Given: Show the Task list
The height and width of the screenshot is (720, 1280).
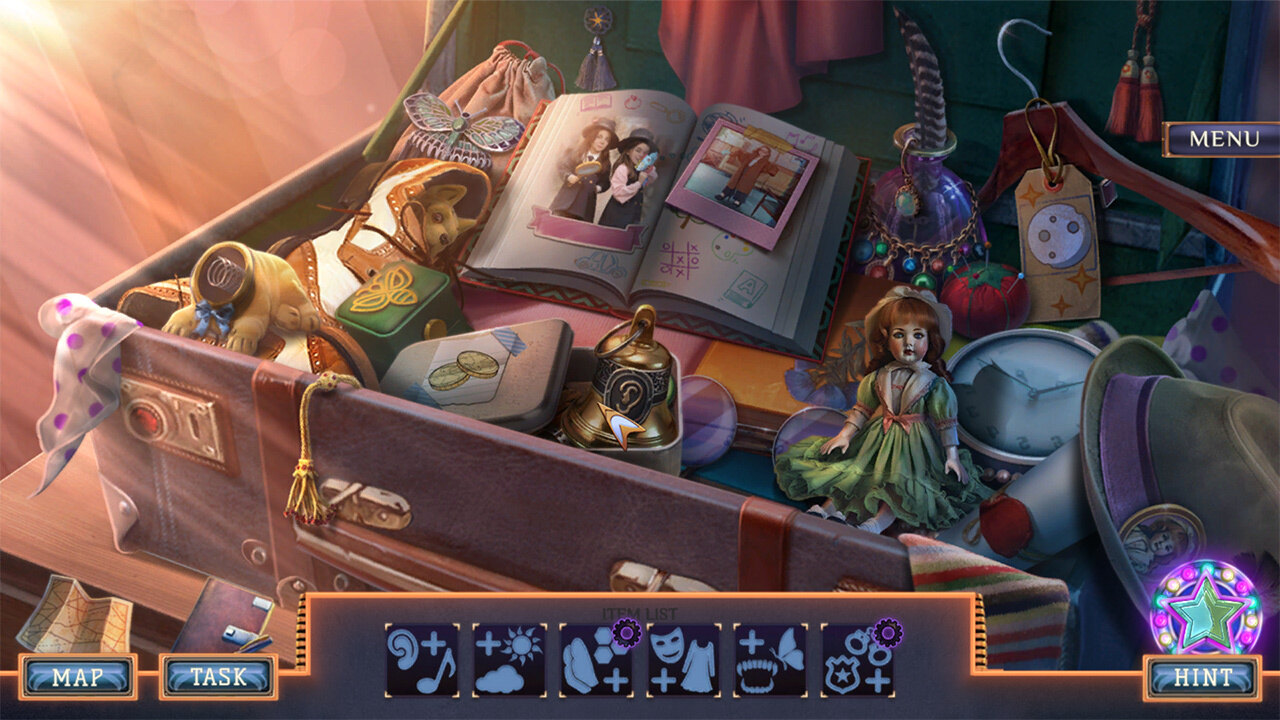Looking at the screenshot, I should tap(218, 677).
